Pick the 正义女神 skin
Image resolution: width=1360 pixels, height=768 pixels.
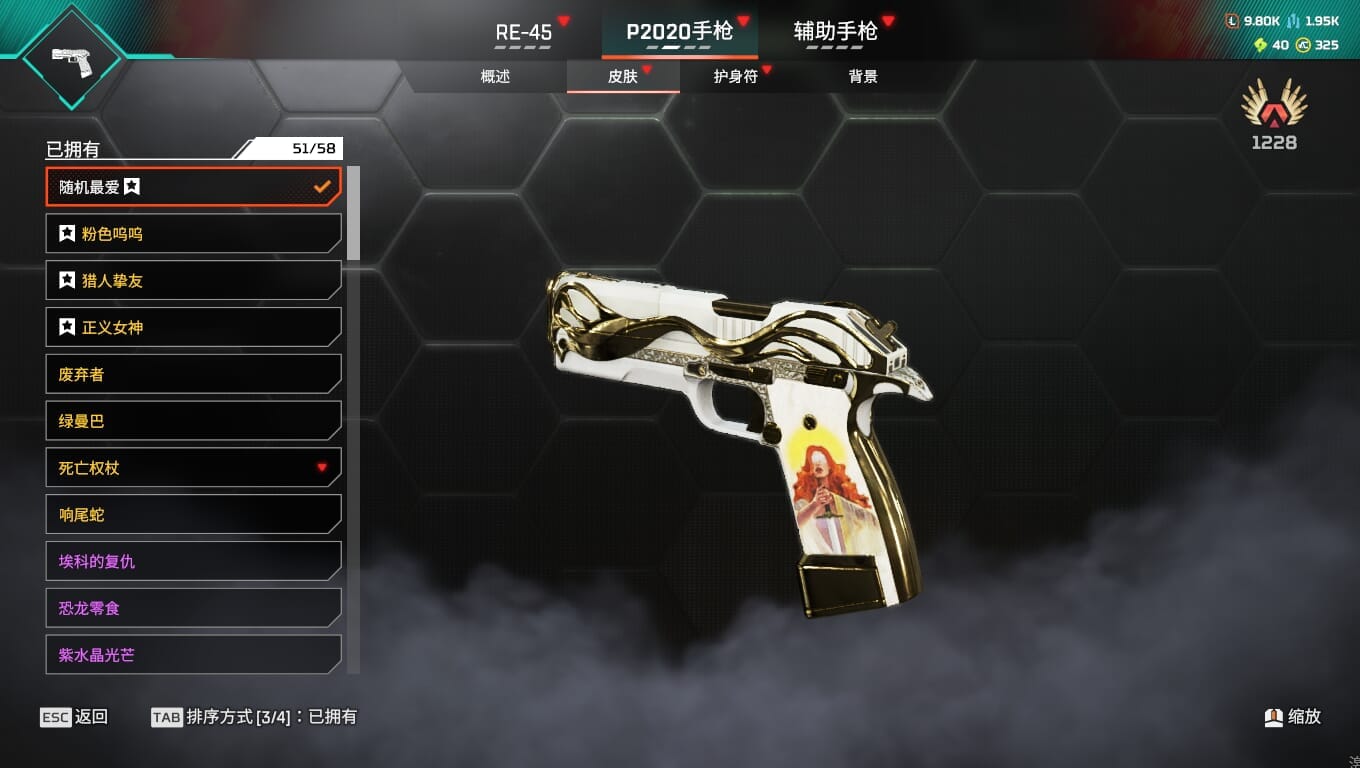[193, 328]
